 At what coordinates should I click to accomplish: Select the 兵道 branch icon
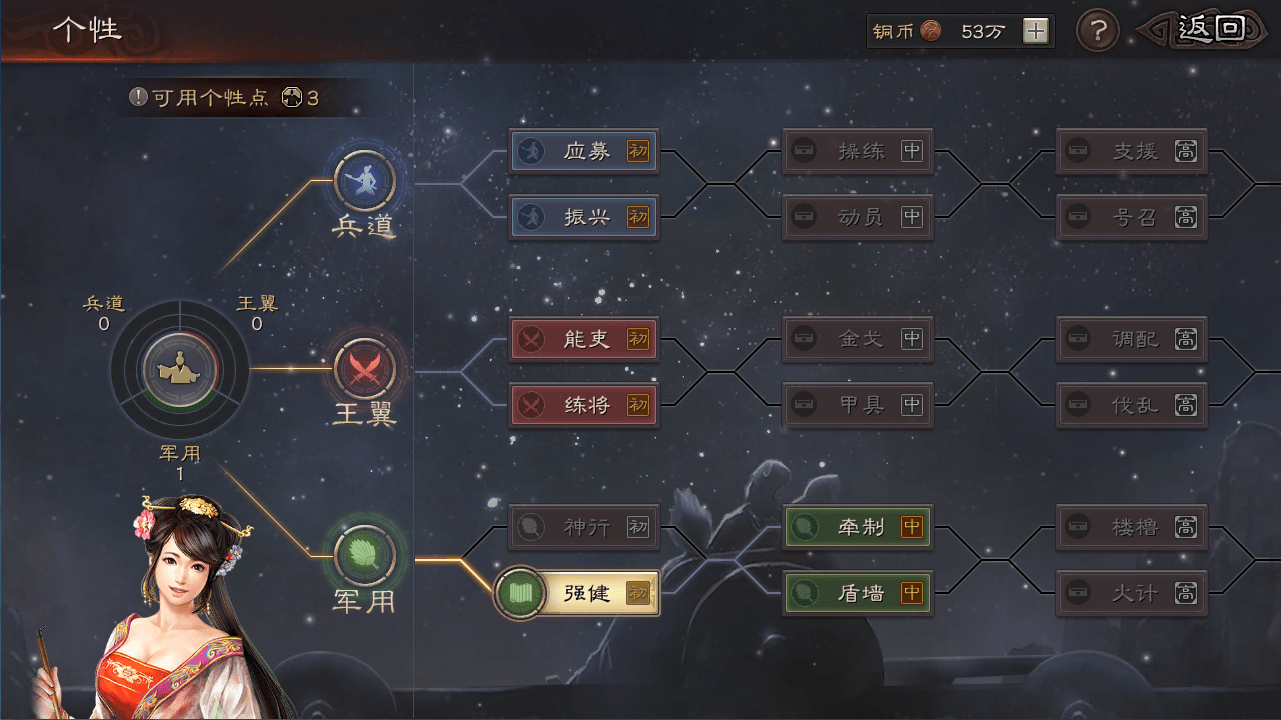coord(364,180)
